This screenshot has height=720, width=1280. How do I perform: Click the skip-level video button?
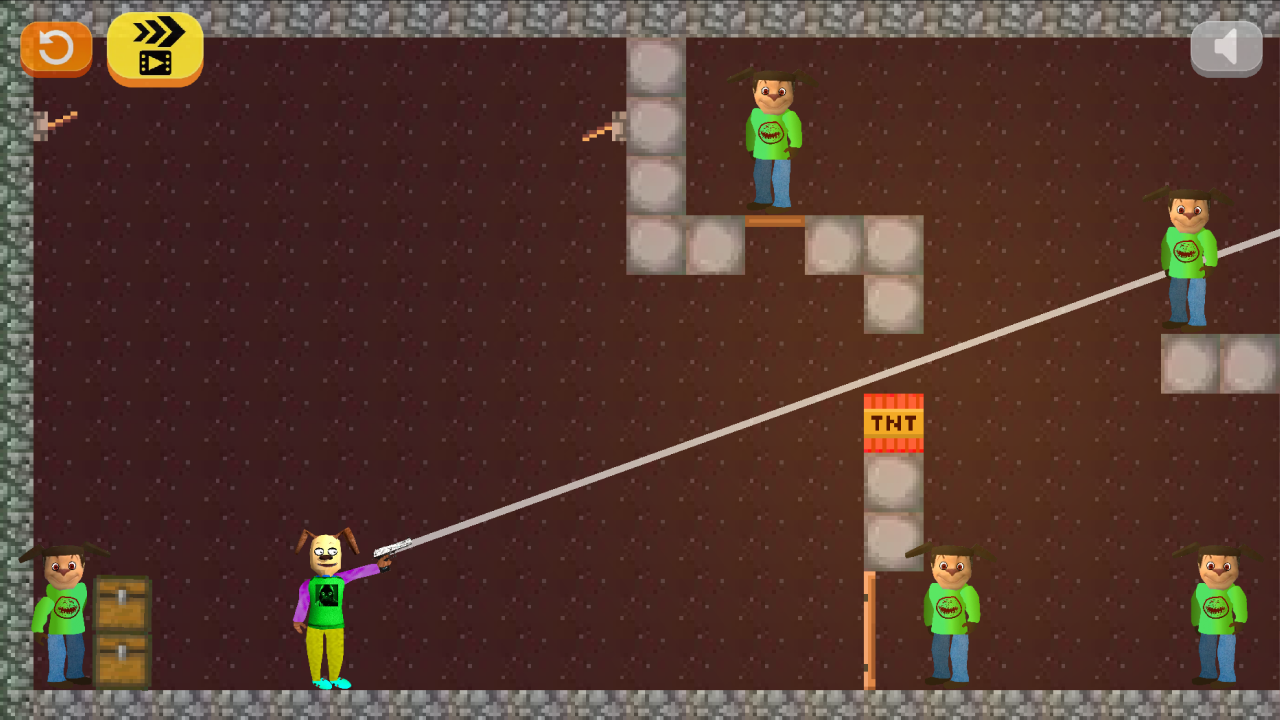pos(155,48)
